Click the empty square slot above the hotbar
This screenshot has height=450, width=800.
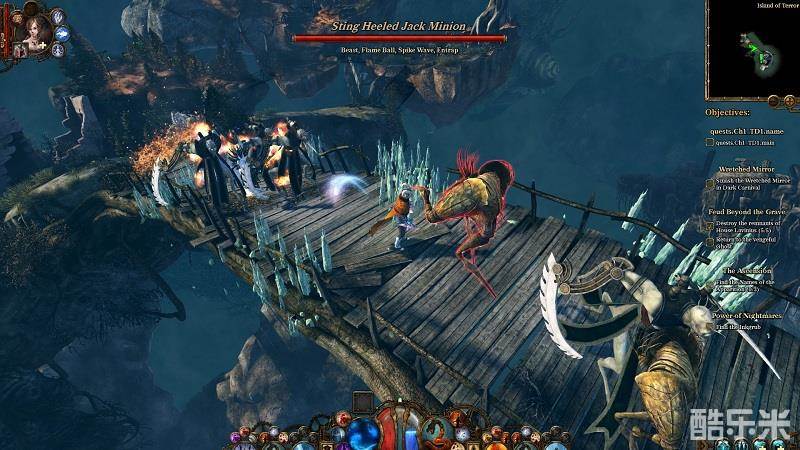[x=362, y=402]
